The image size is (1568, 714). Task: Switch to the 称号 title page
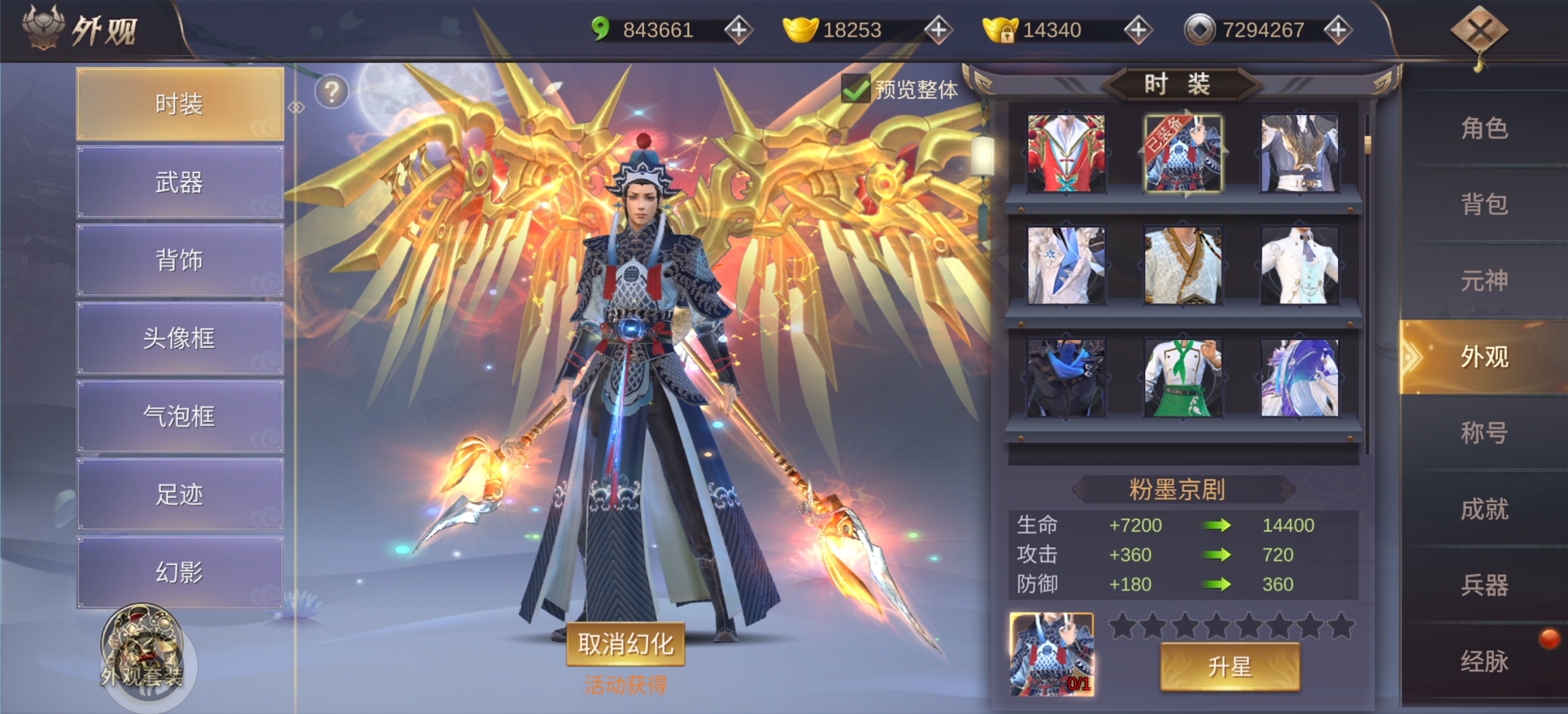[x=1484, y=433]
